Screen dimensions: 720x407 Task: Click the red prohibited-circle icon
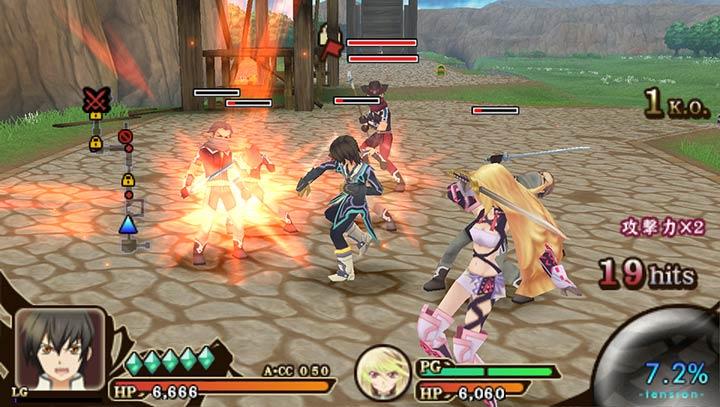coord(125,137)
